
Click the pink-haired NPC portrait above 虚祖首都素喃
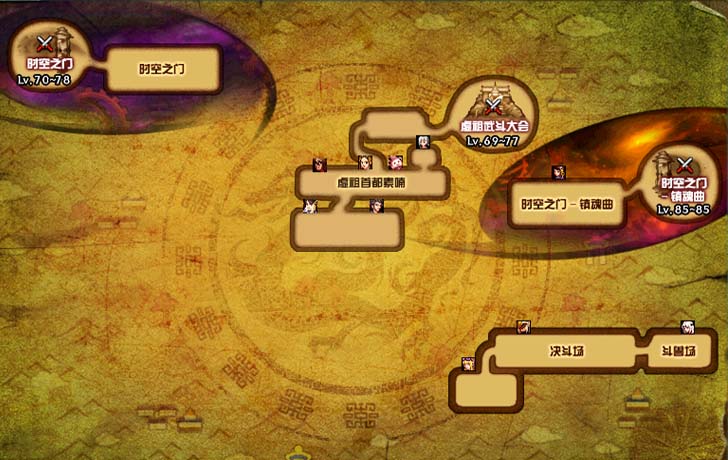tap(395, 162)
